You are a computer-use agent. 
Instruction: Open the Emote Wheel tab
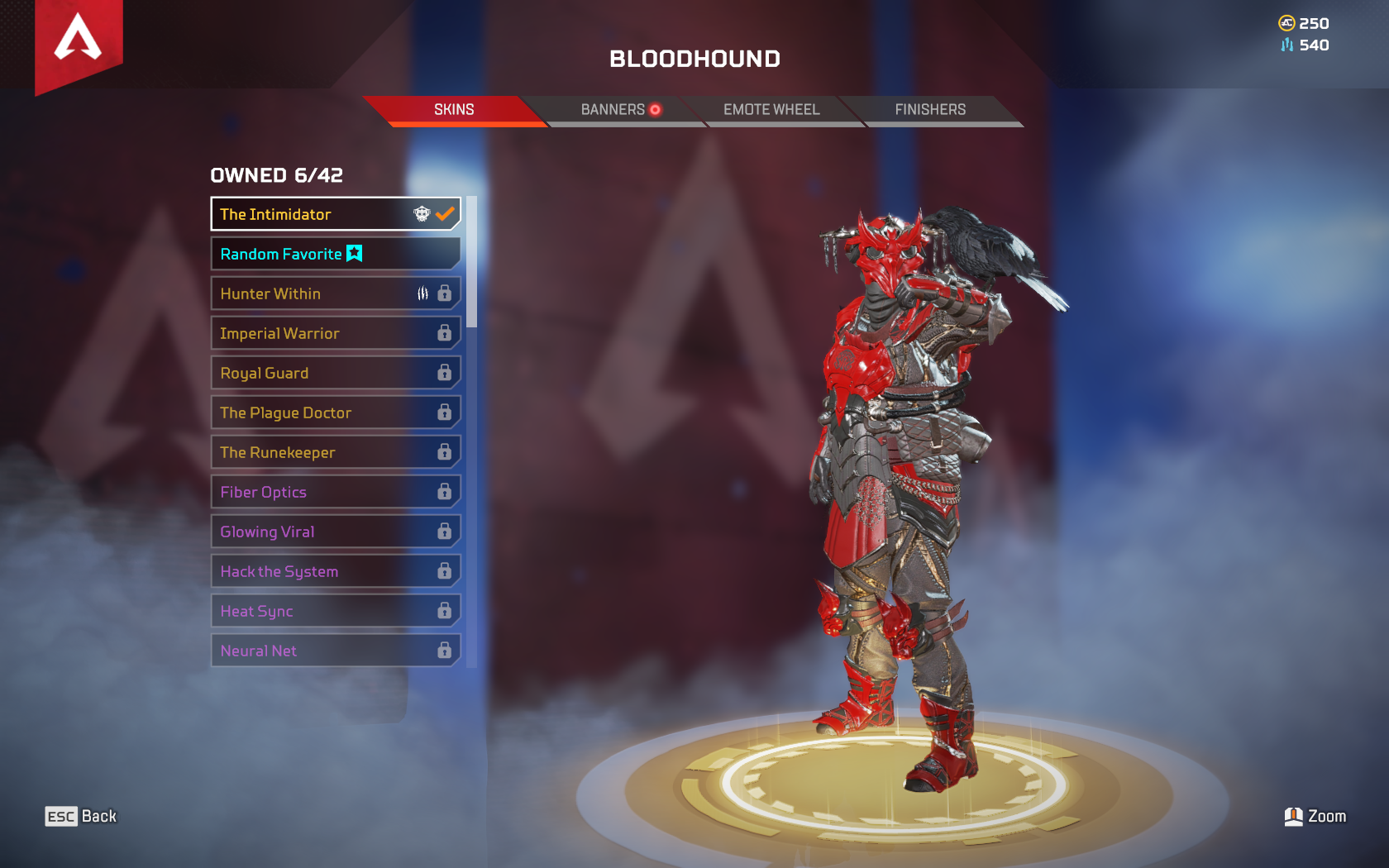[771, 109]
